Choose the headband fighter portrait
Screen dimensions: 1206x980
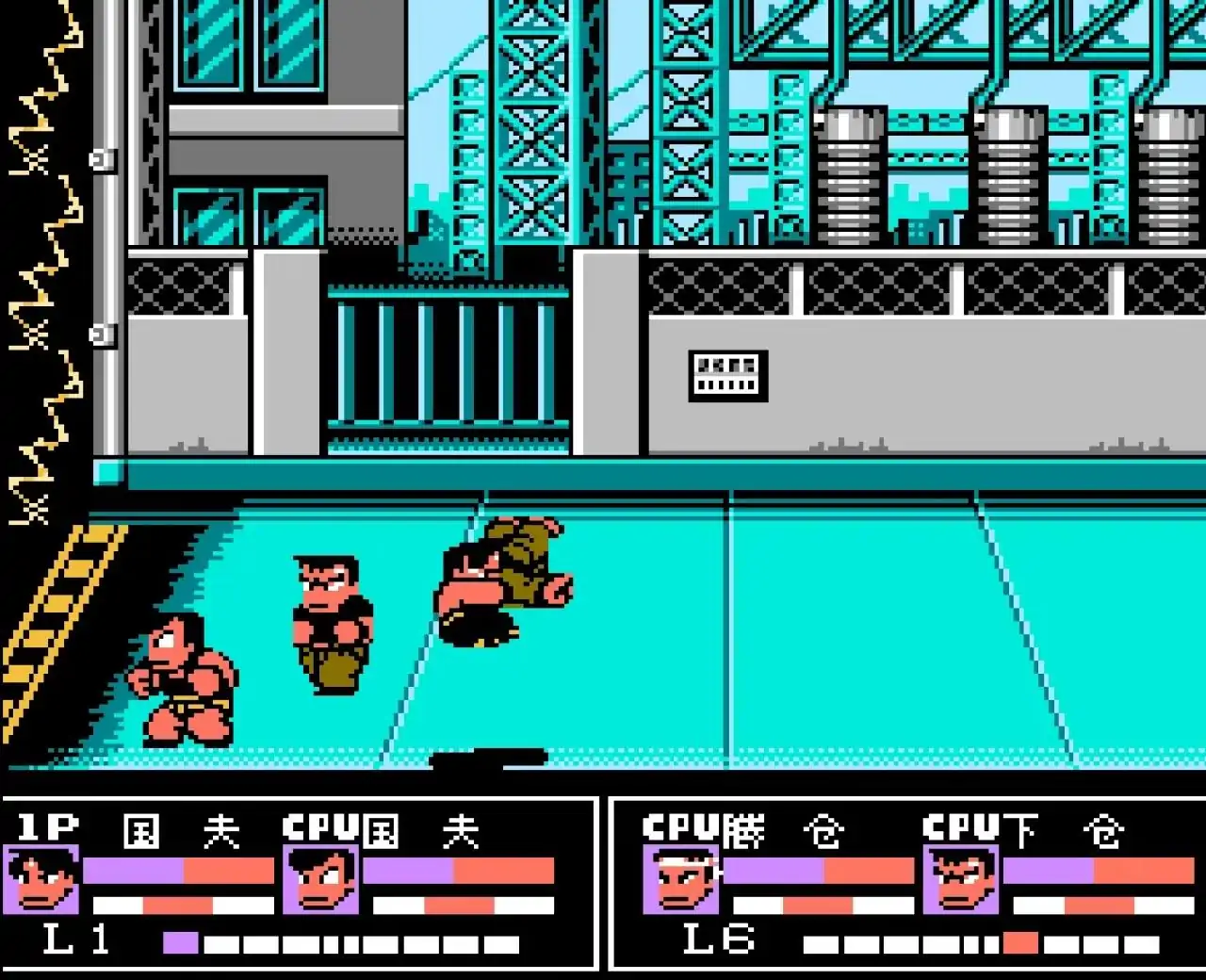click(682, 881)
